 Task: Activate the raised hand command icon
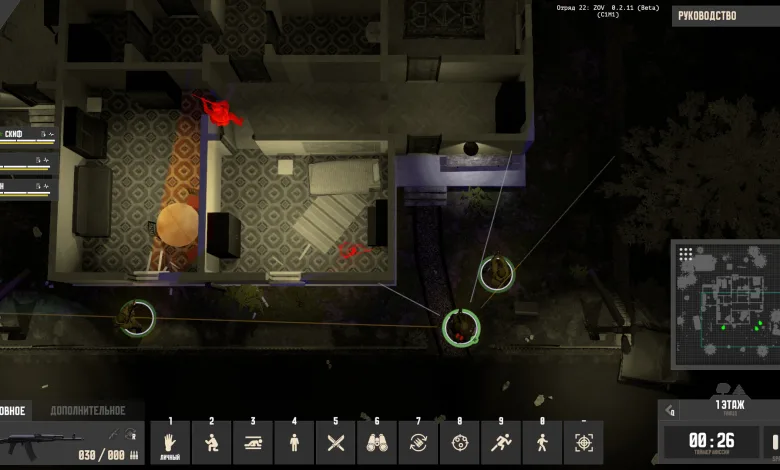170,442
